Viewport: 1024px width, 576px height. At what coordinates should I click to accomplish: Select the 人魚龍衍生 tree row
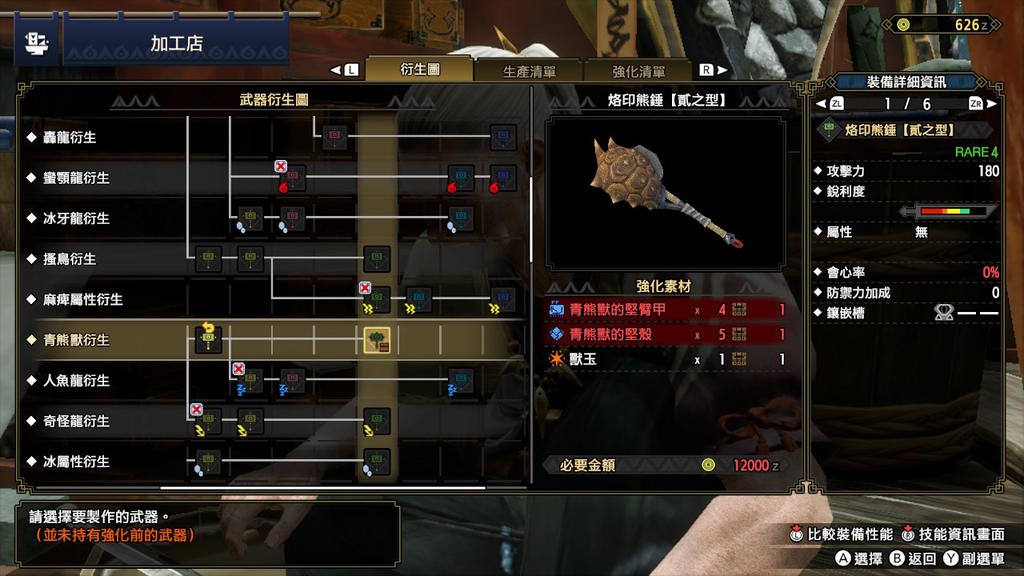tap(76, 381)
